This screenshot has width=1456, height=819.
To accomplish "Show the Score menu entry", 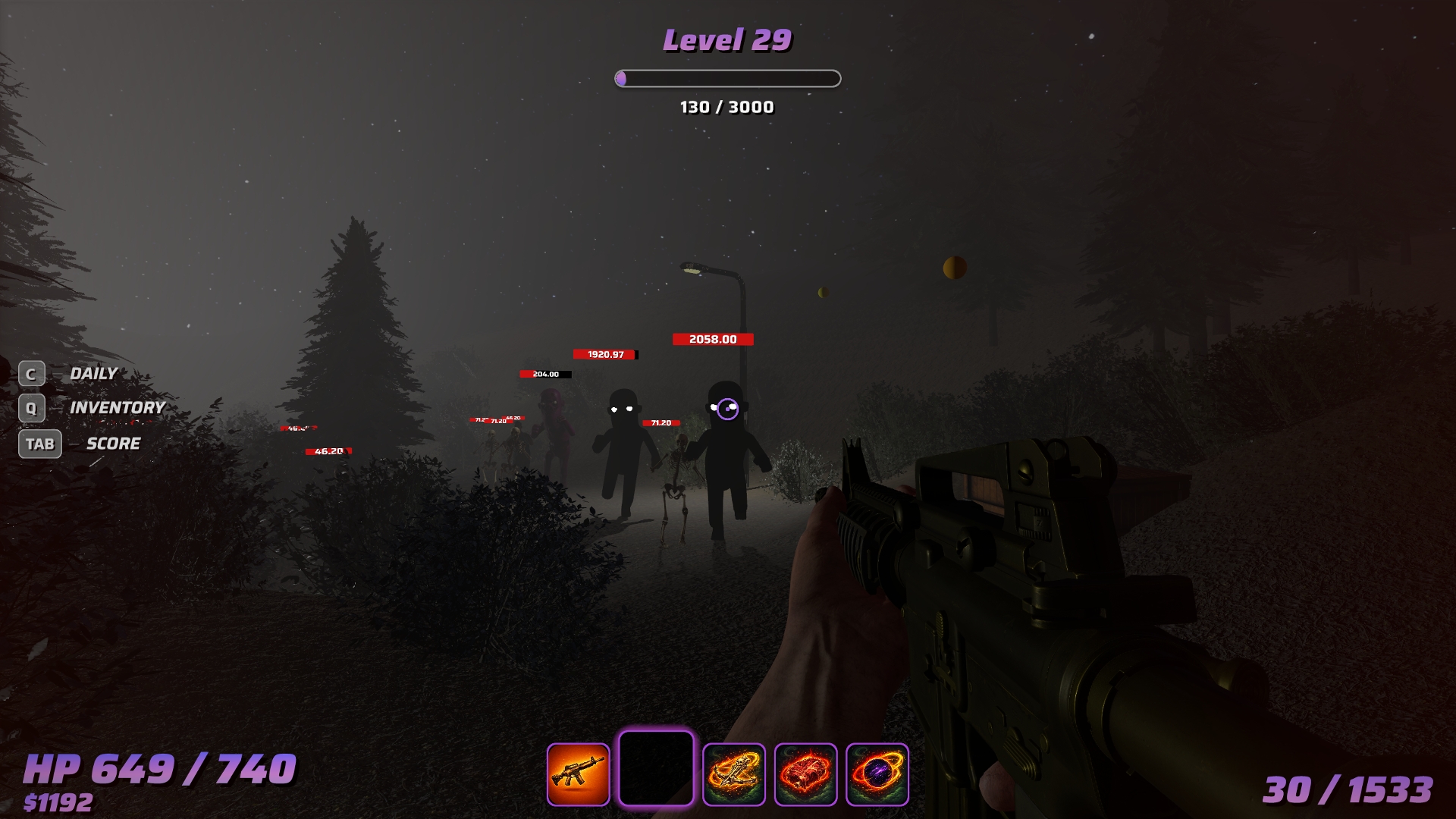I will pos(113,444).
